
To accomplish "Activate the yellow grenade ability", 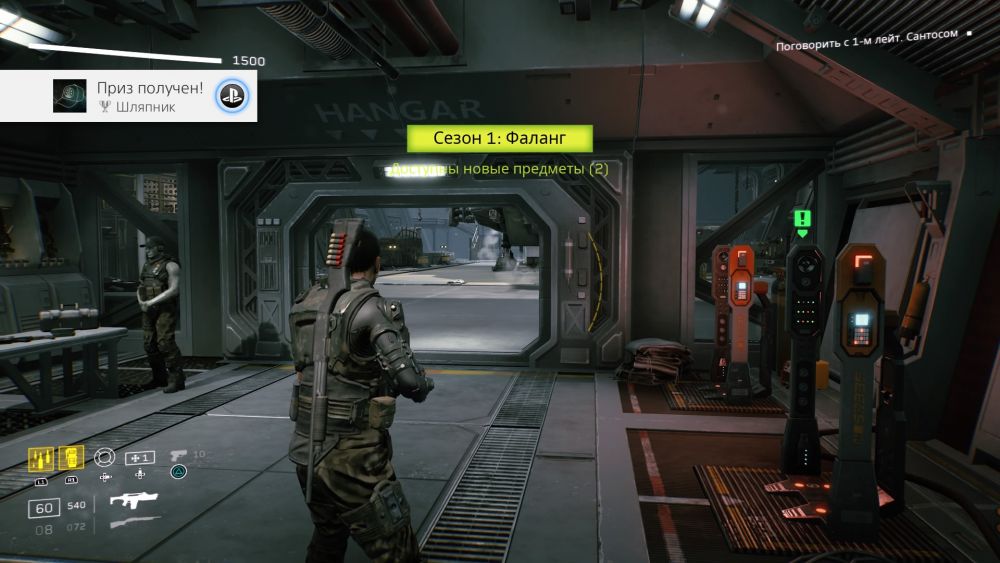I will click(70, 458).
